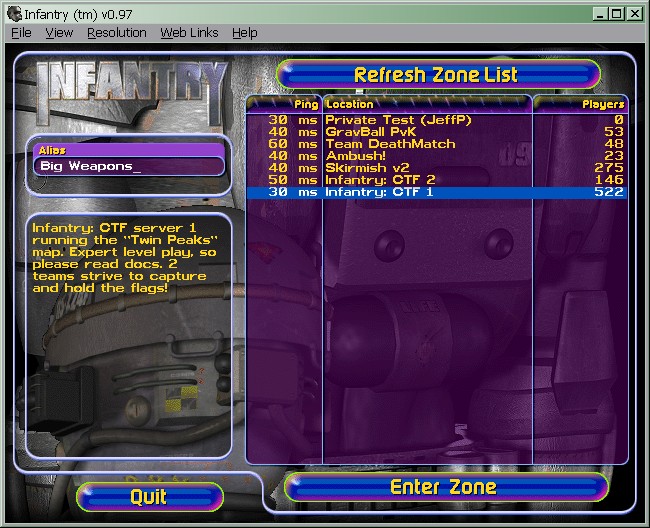Close the Infantry window
This screenshot has width=650, height=528.
click(636, 12)
